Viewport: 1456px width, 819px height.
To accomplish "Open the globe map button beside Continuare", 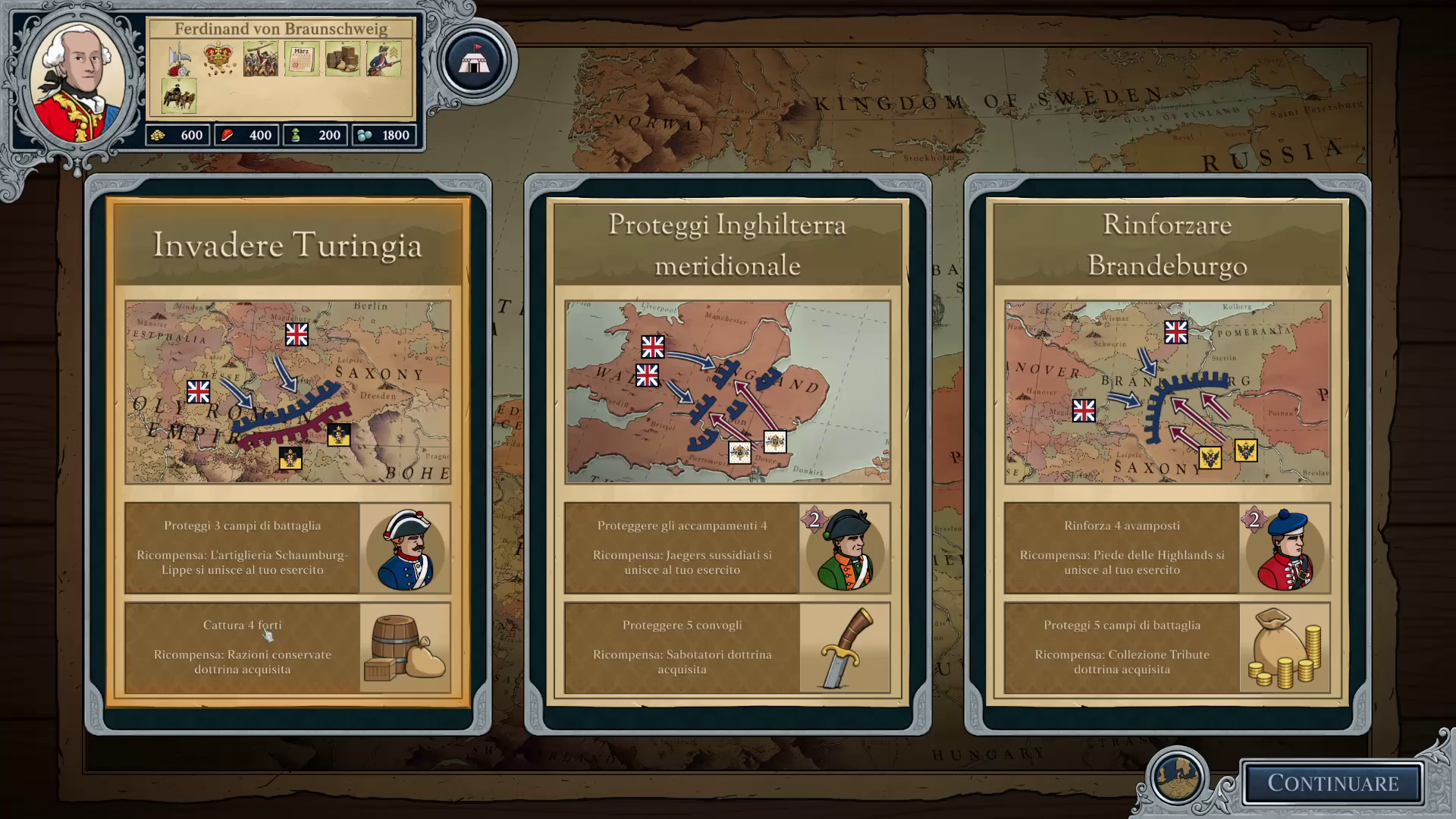I will click(1178, 778).
